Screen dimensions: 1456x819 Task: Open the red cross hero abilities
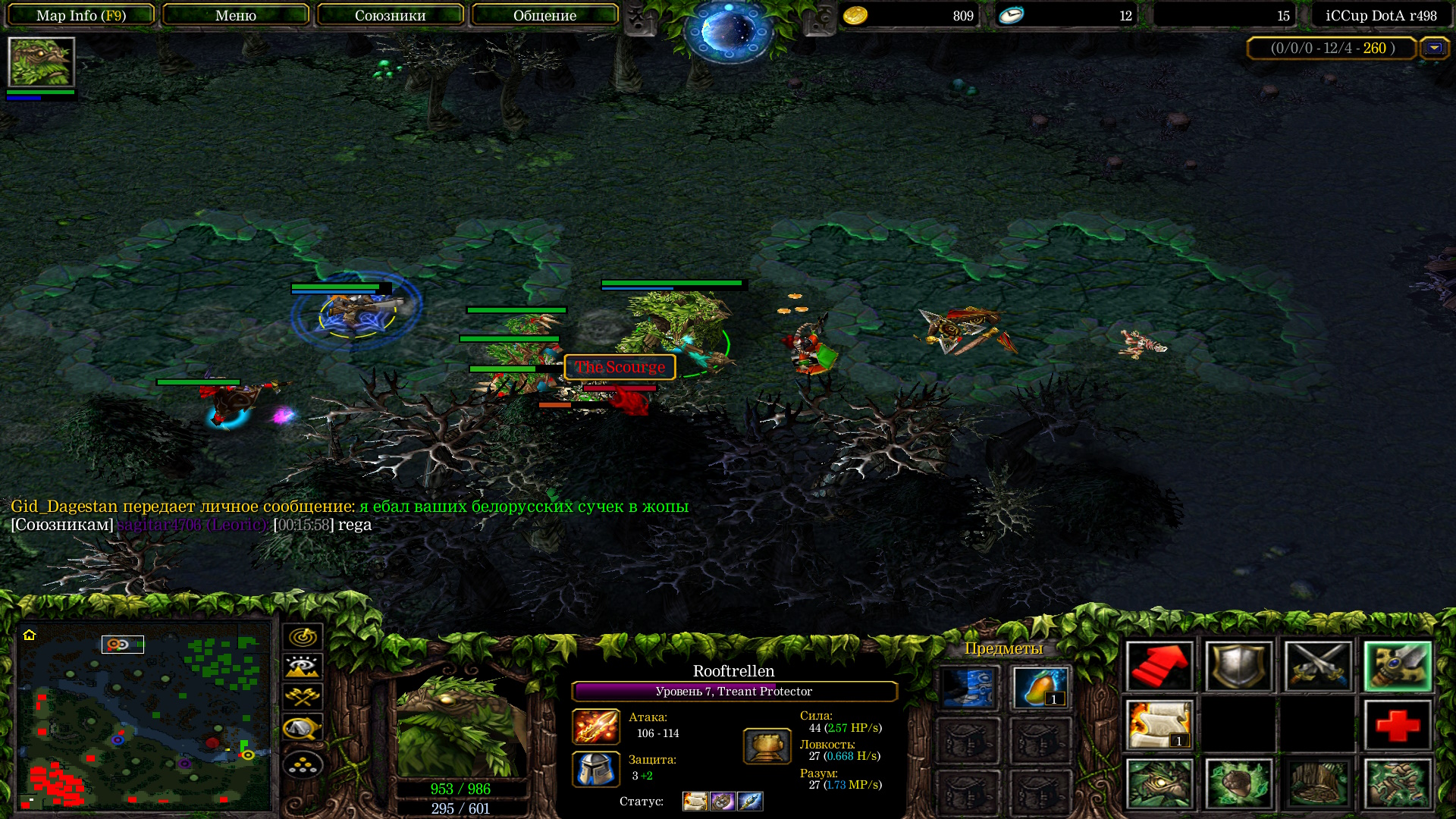coord(1398,725)
